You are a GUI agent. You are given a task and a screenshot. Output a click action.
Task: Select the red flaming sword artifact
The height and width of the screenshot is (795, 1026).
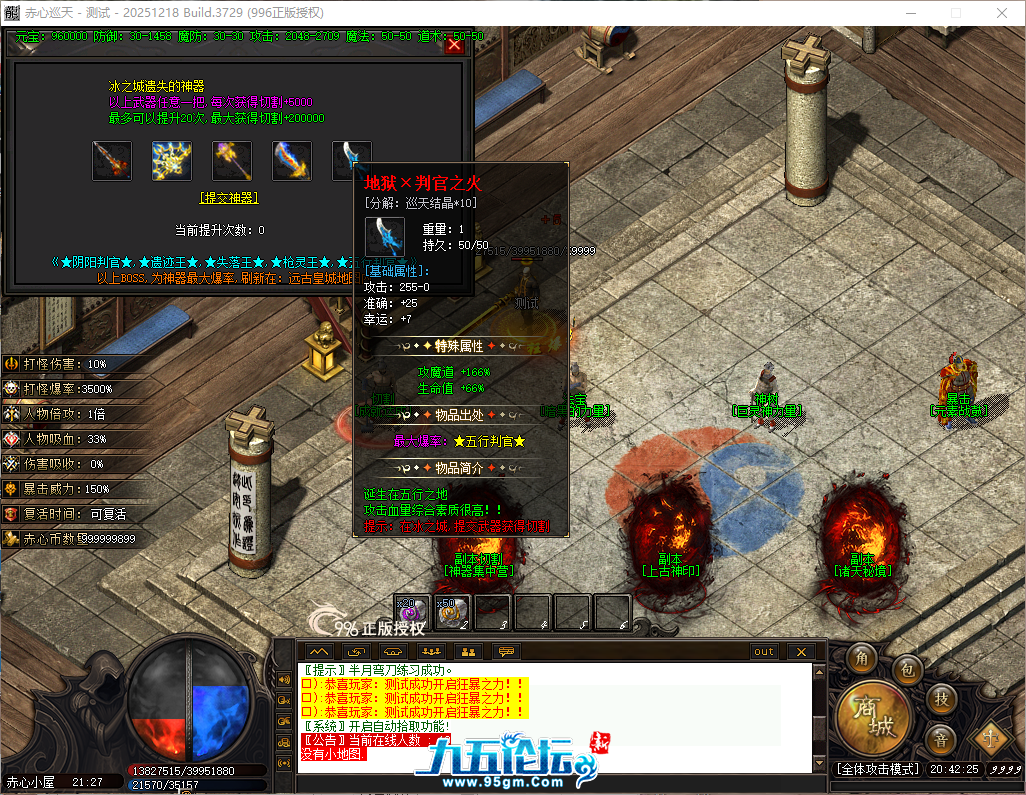tap(112, 161)
